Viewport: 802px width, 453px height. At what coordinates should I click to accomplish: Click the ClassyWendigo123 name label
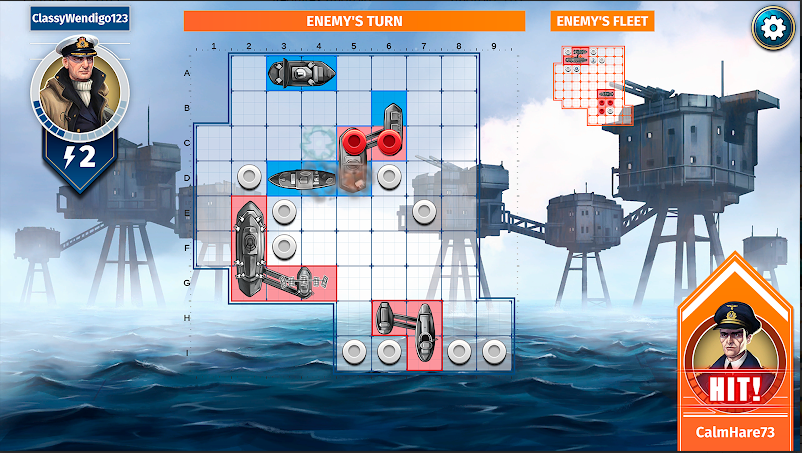tap(80, 19)
